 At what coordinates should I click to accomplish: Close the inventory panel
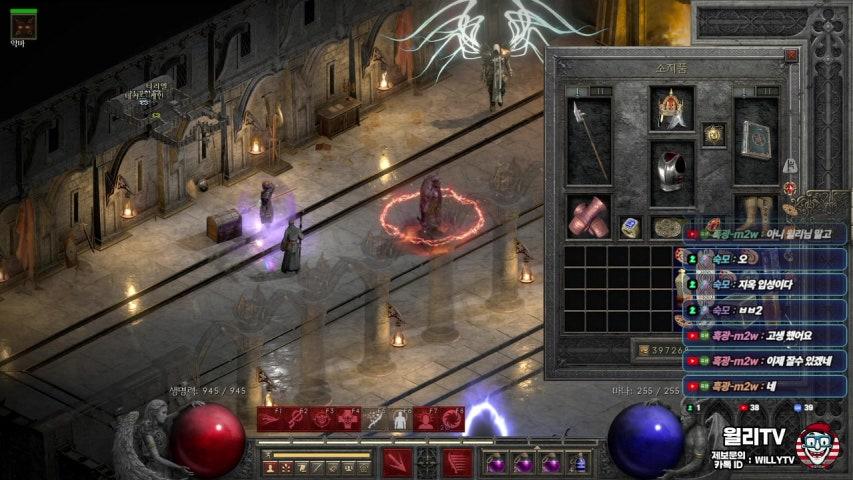click(791, 56)
